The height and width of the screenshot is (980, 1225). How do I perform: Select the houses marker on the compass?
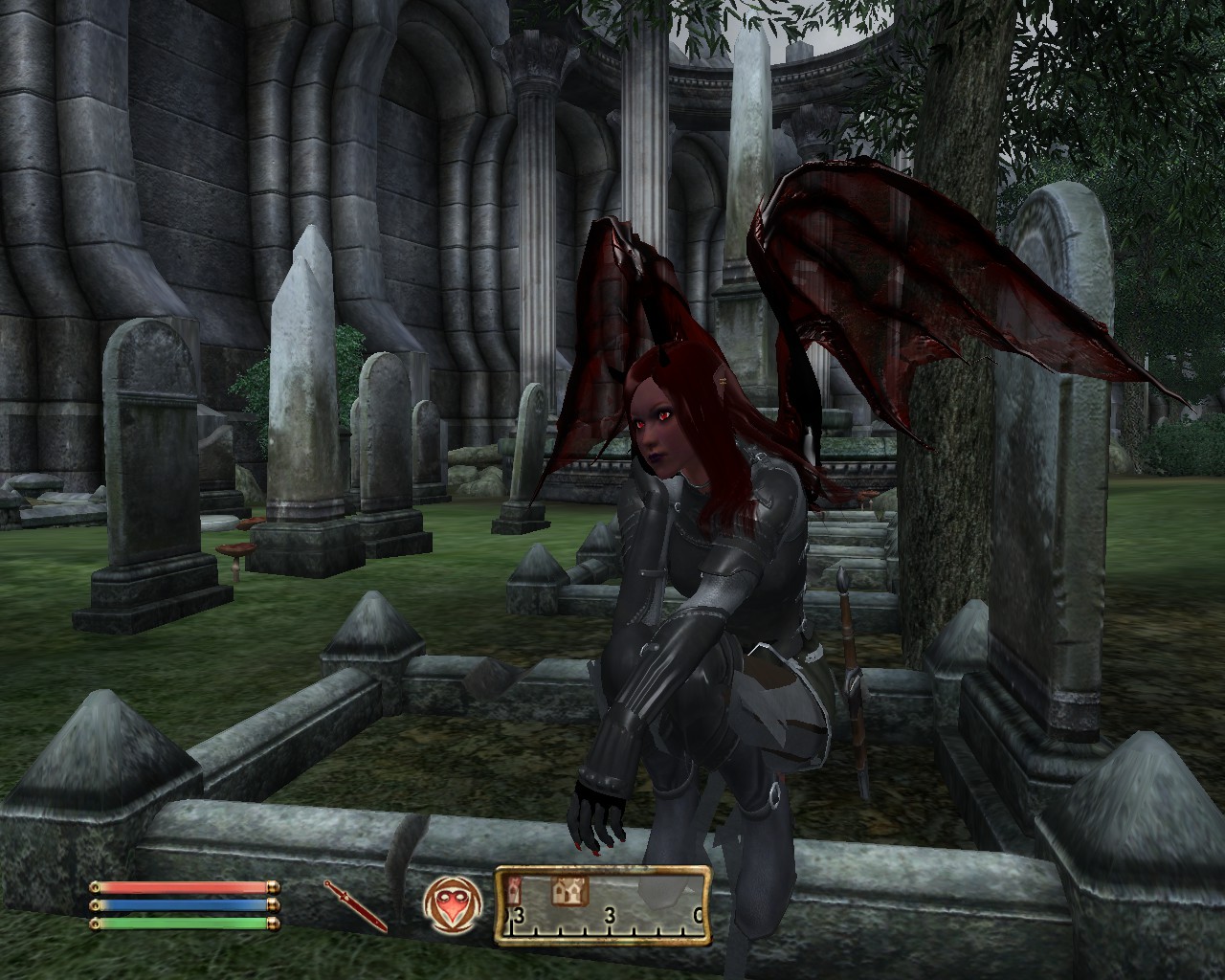568,893
